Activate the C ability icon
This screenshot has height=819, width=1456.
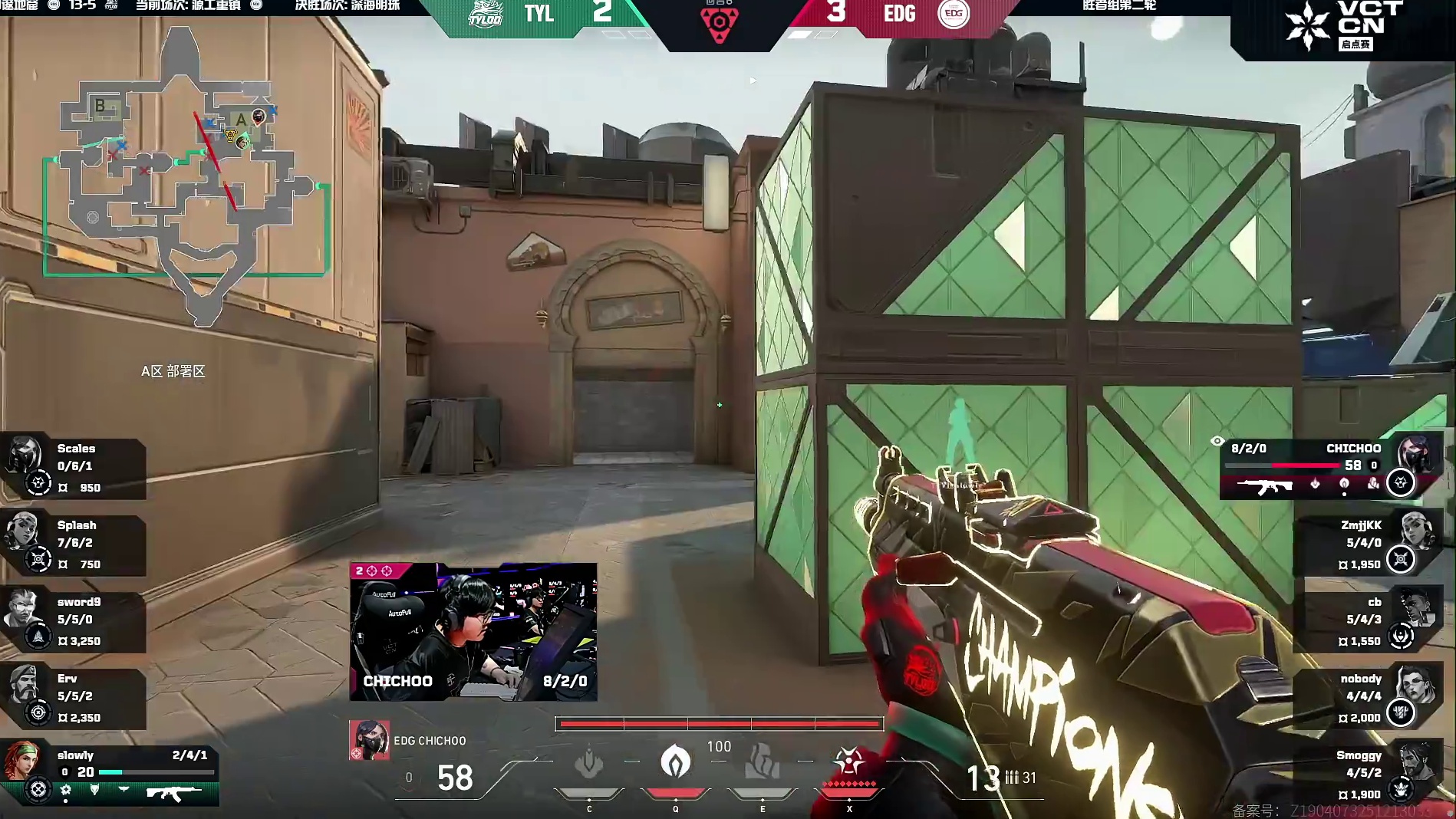(589, 764)
